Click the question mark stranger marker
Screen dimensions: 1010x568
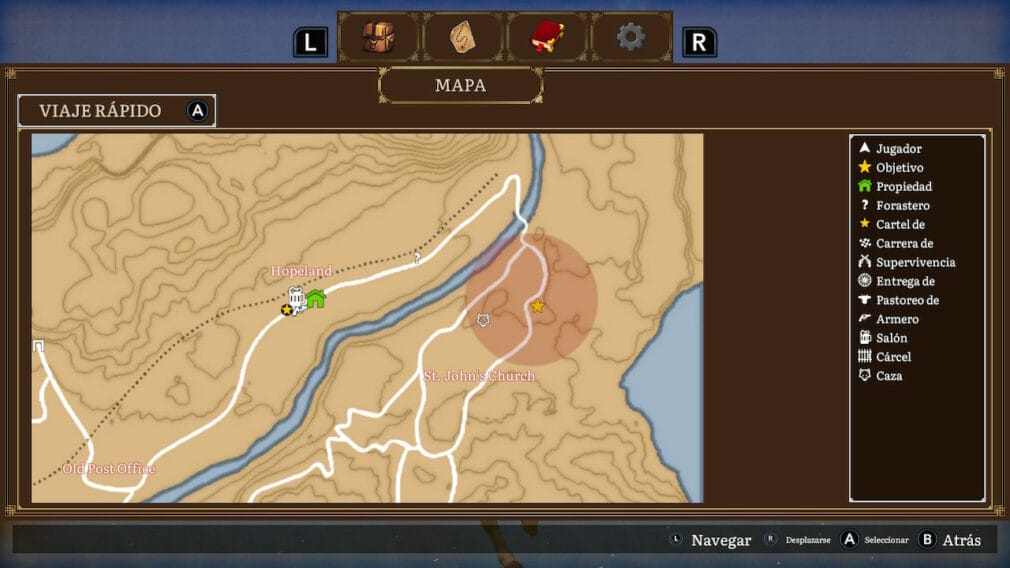(417, 258)
